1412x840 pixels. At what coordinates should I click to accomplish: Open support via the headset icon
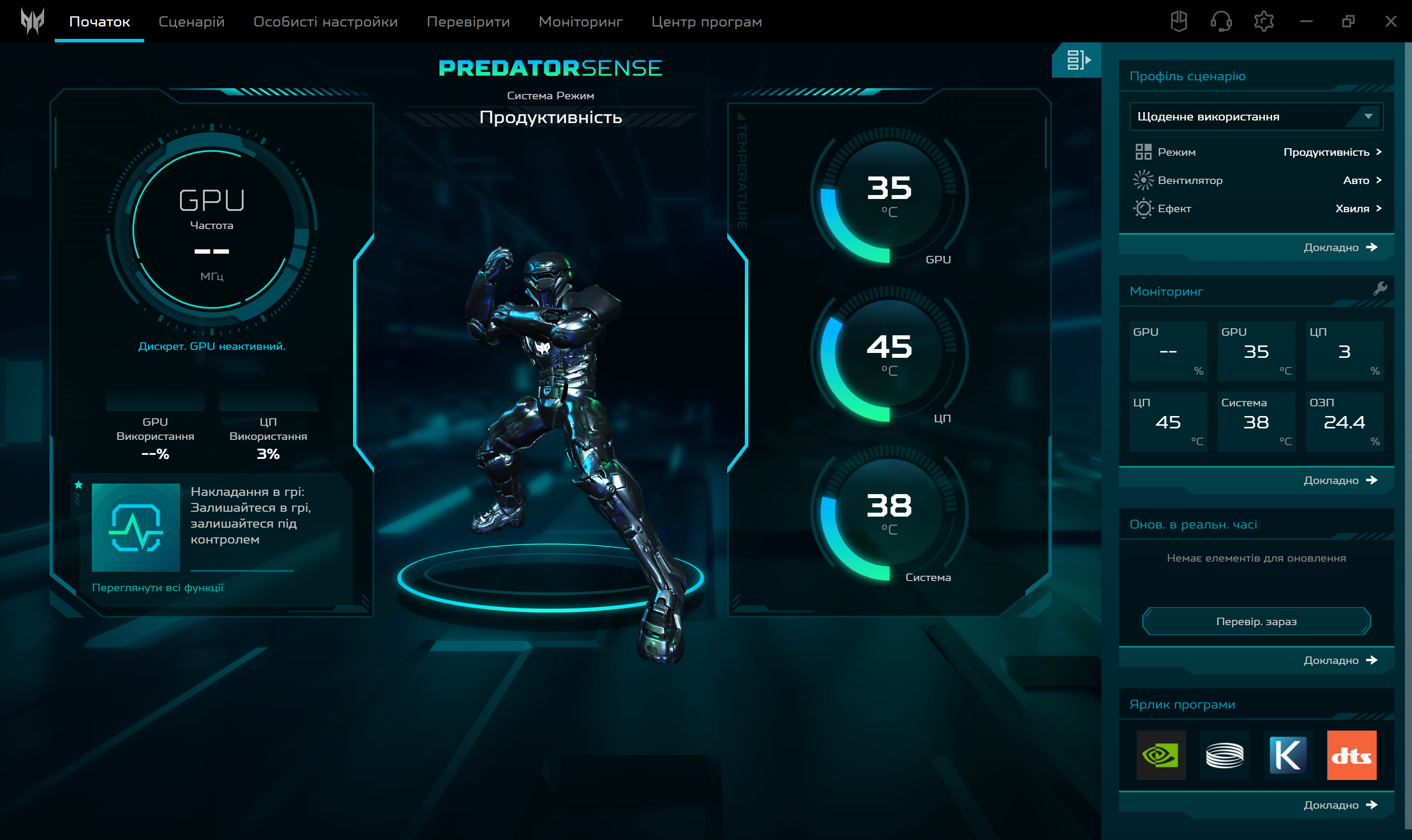pyautogui.click(x=1221, y=21)
